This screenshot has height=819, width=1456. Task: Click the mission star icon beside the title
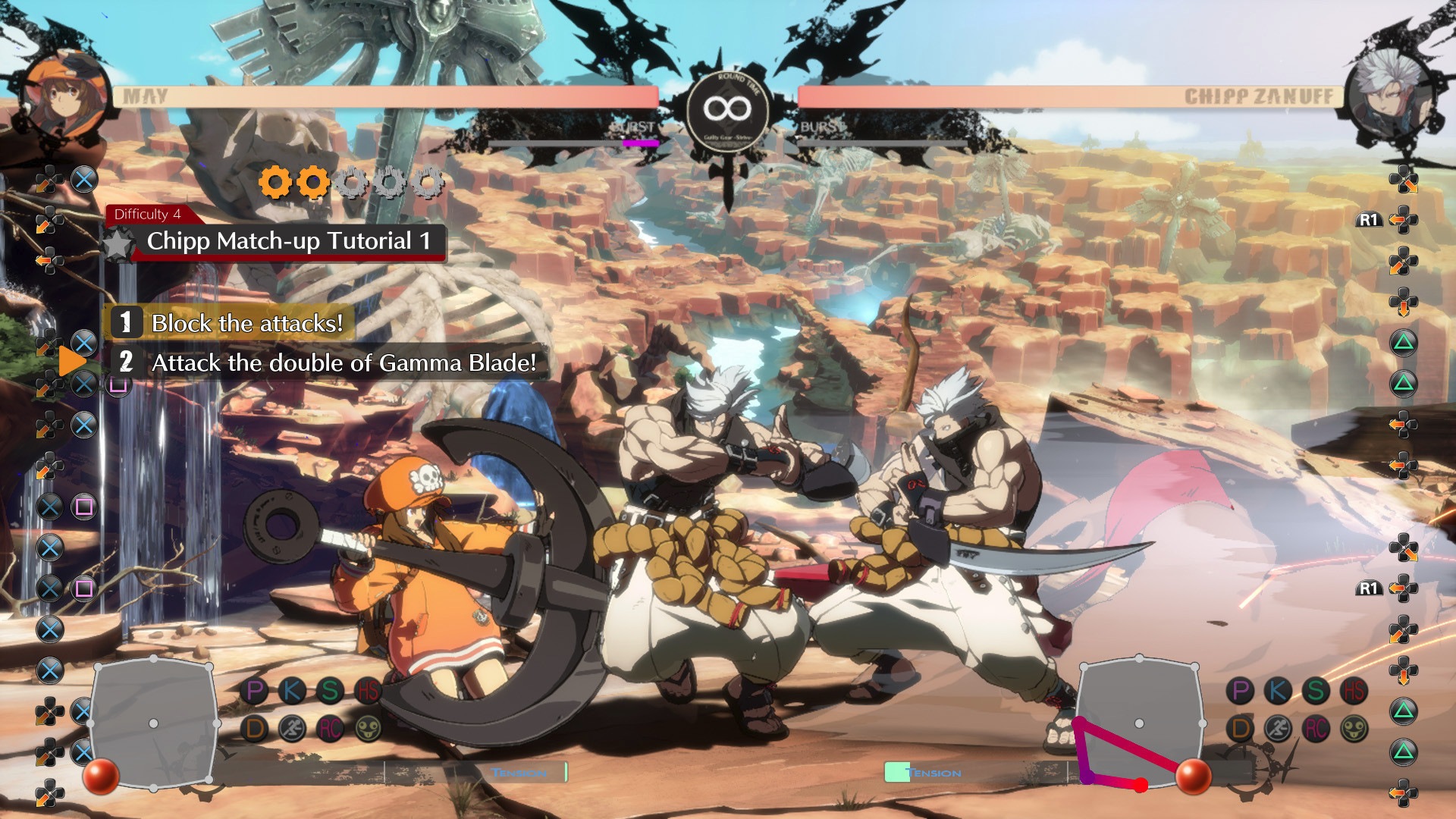[118, 244]
